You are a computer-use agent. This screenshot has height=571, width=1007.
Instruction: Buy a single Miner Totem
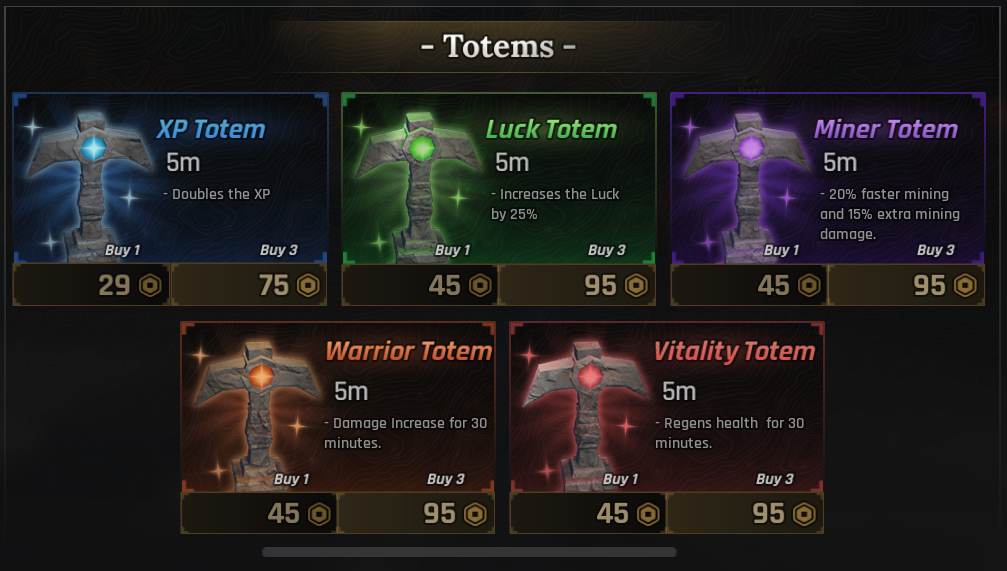click(x=749, y=285)
